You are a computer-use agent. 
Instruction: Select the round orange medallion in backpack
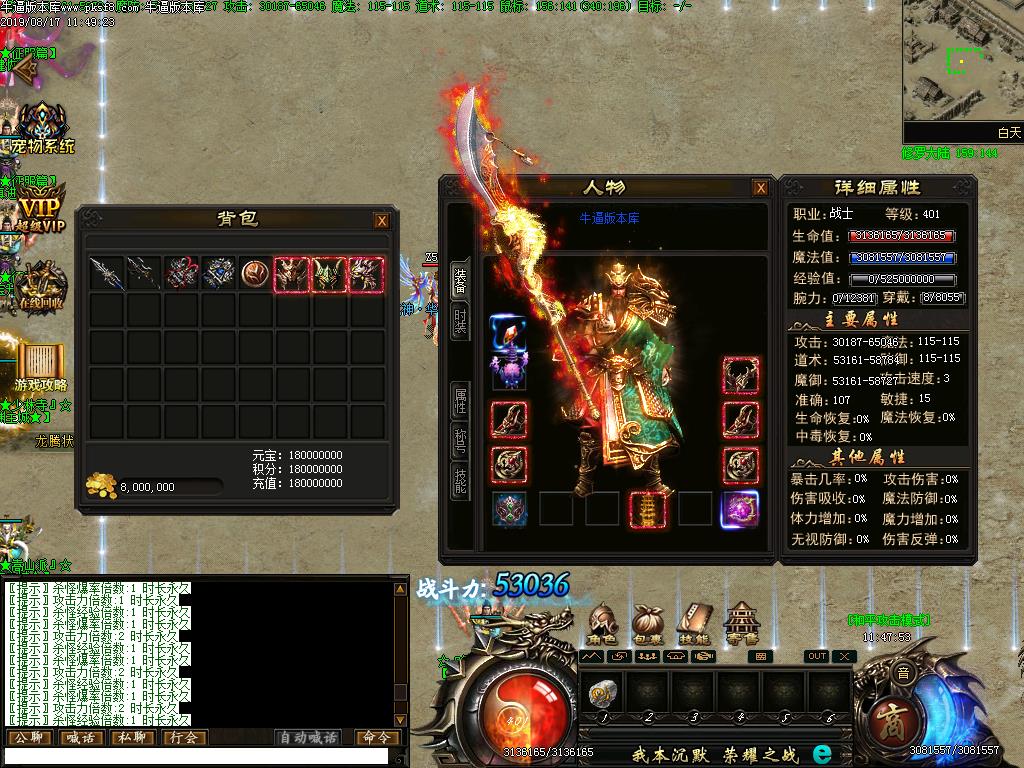click(x=255, y=273)
